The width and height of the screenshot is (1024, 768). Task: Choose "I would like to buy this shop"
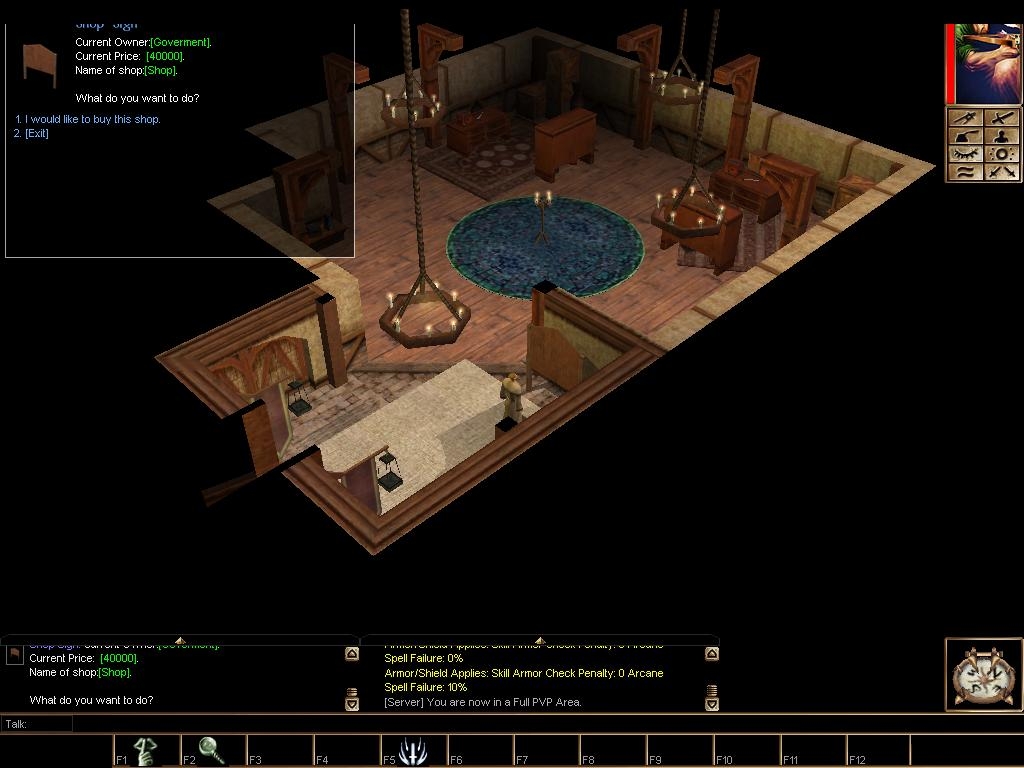click(x=92, y=119)
